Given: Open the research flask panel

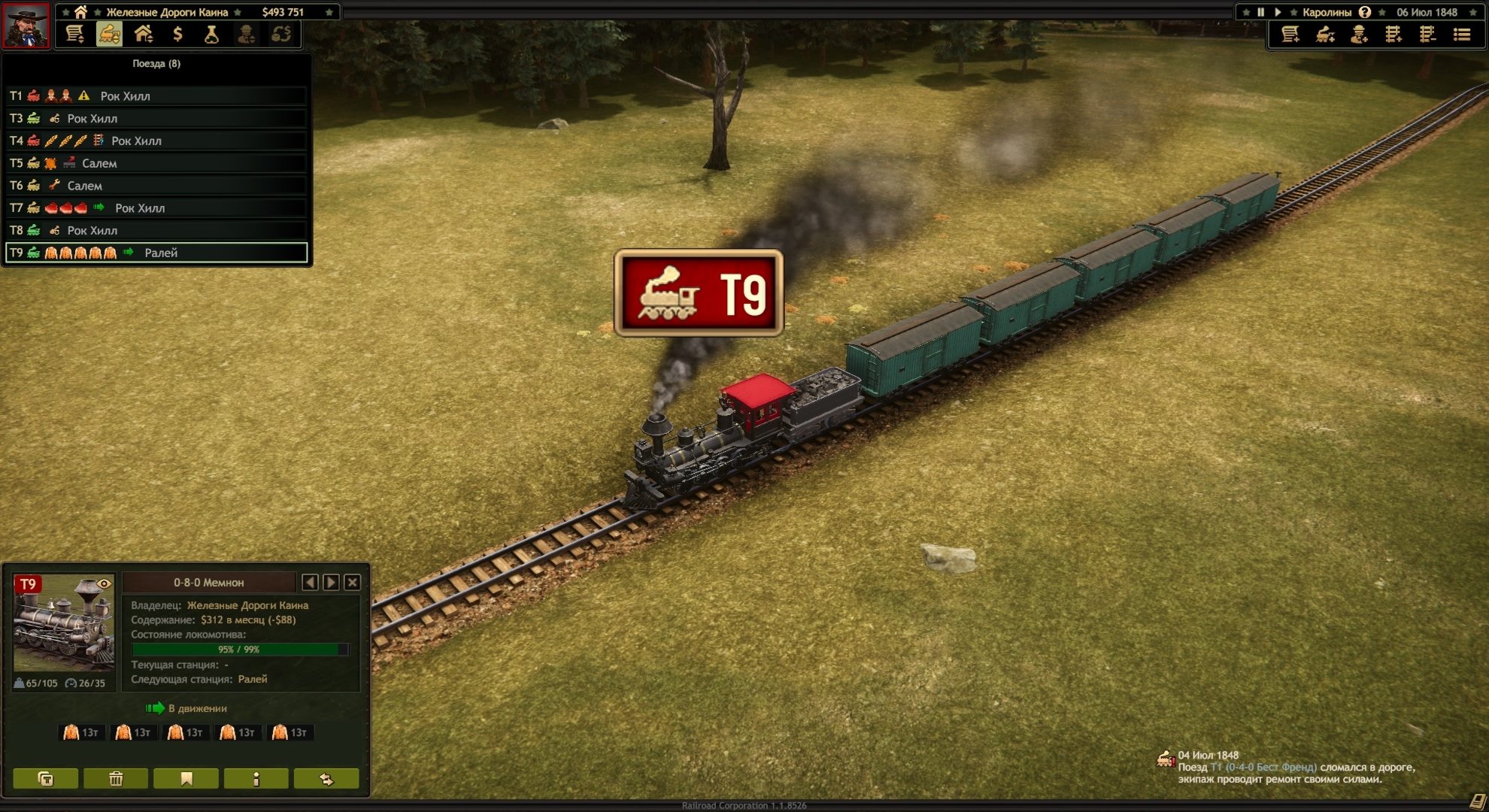Looking at the screenshot, I should [x=211, y=35].
